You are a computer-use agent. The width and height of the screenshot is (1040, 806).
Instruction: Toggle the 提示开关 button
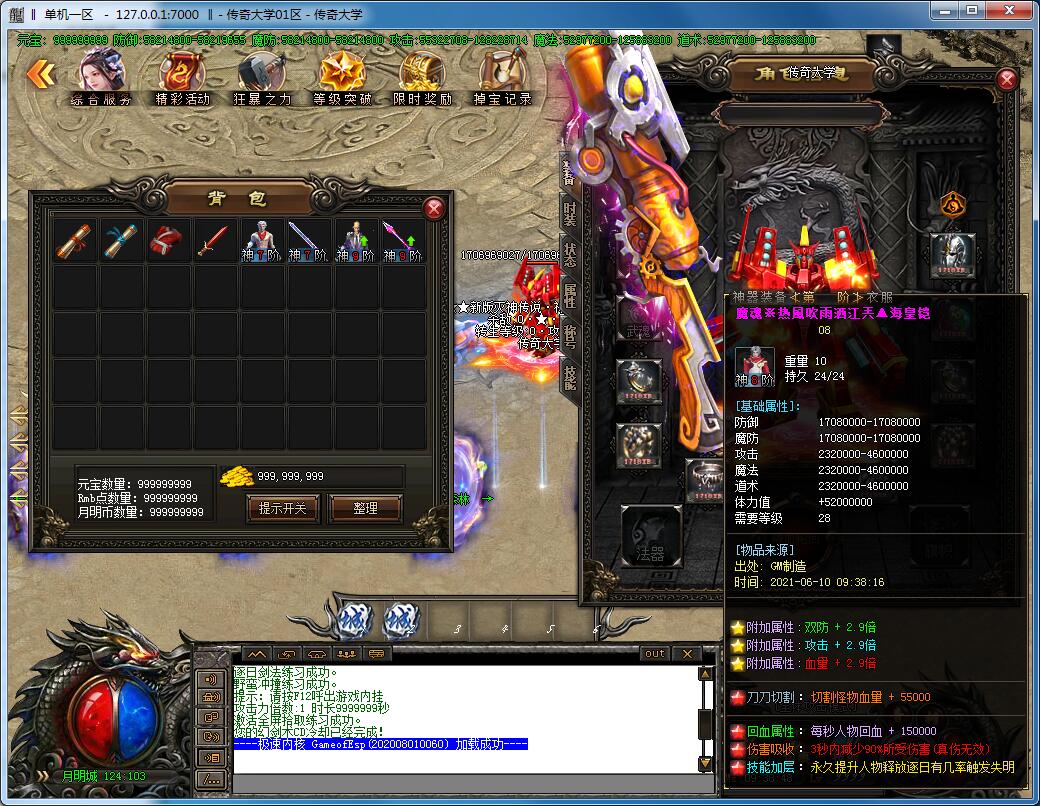coord(282,508)
